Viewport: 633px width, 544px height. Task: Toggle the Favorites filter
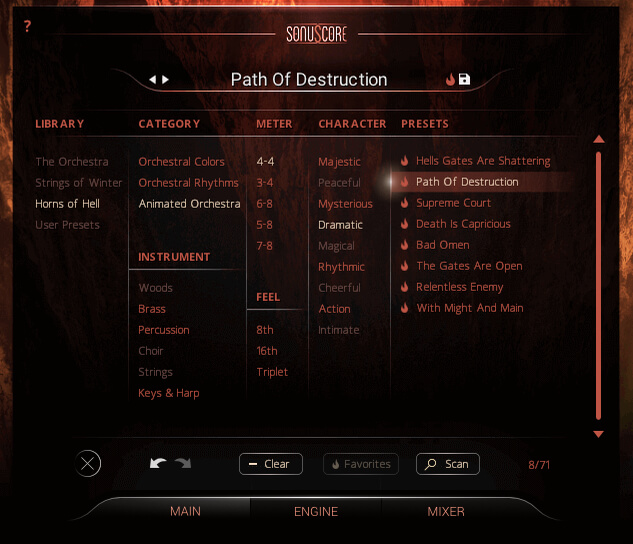pyautogui.click(x=360, y=464)
